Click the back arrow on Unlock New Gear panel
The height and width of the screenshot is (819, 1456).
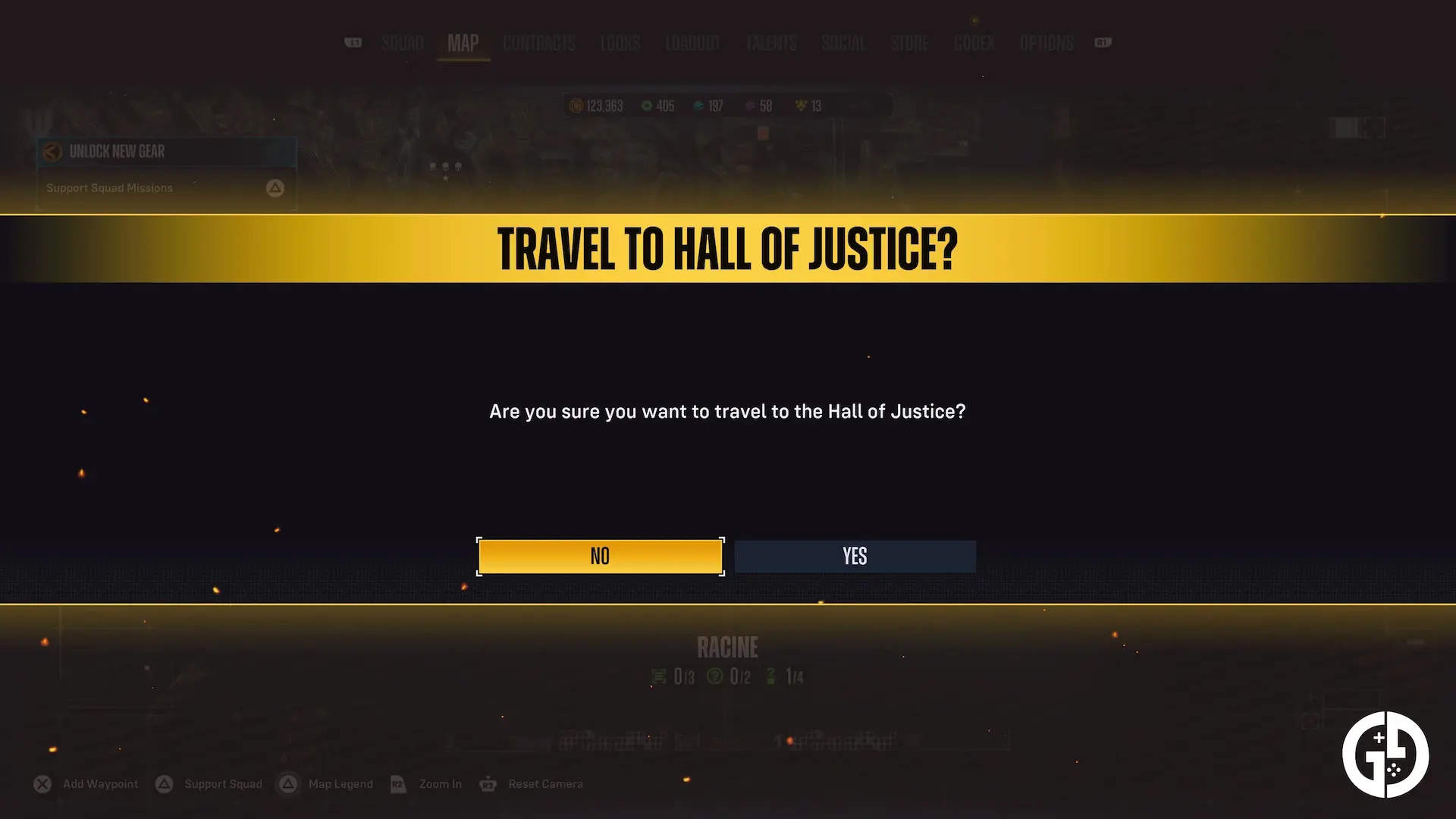(52, 152)
